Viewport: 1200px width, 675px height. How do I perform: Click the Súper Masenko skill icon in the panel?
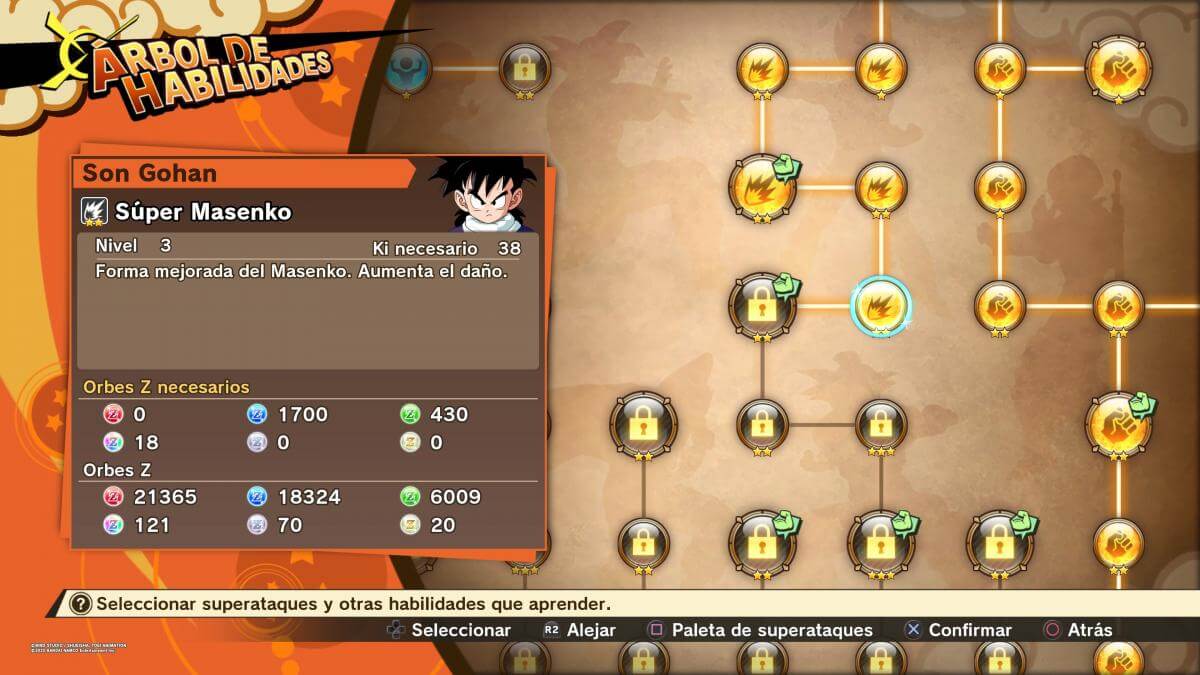95,212
